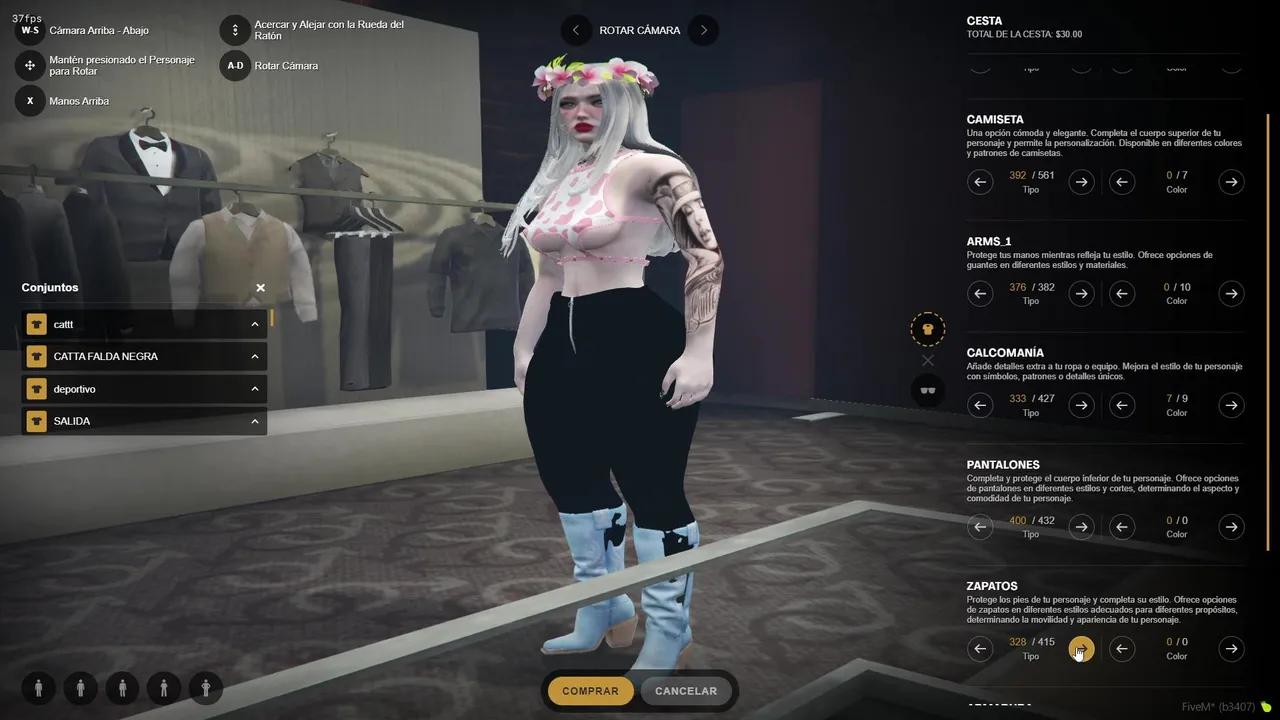Click the middle character stance icon
Viewport: 1280px width, 720px height.
tap(122, 688)
